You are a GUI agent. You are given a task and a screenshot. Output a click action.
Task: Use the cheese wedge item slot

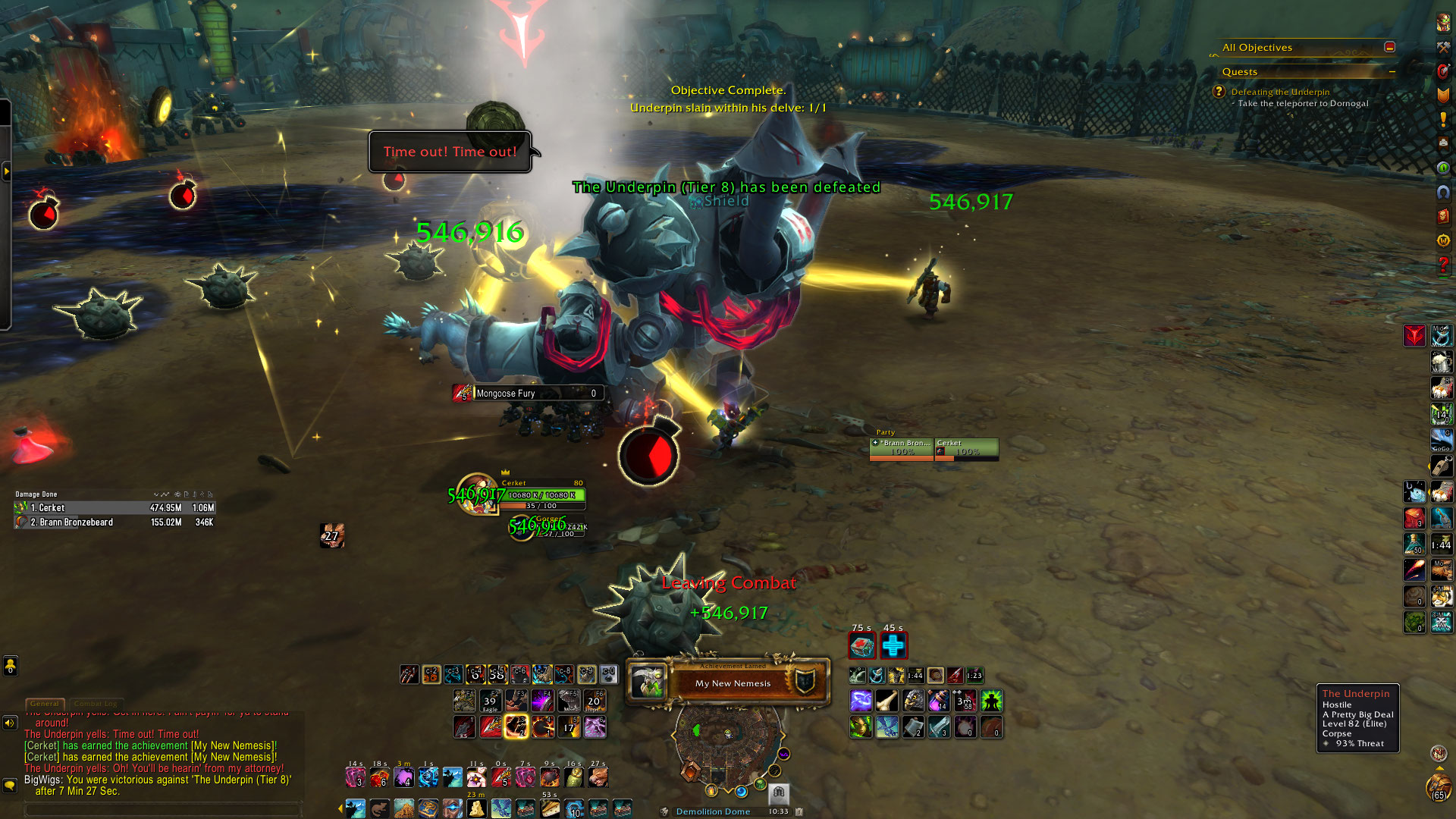coord(476,808)
